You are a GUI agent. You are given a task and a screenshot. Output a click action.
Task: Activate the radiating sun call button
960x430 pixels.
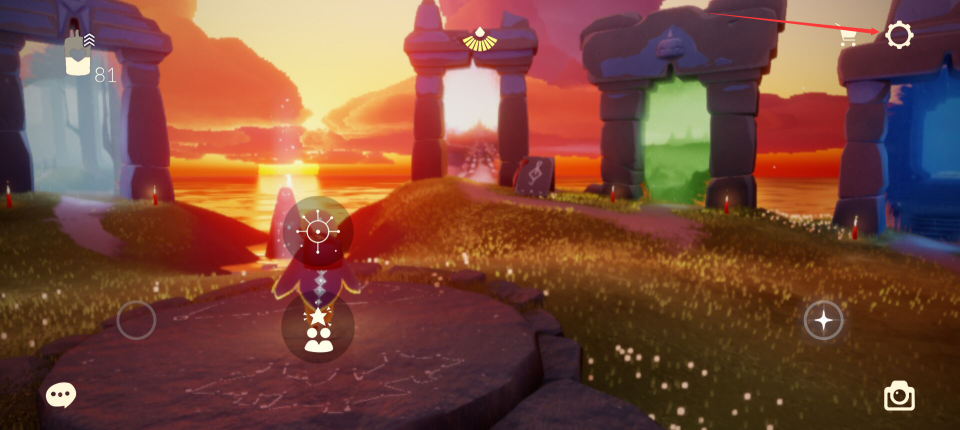pyautogui.click(x=318, y=232)
